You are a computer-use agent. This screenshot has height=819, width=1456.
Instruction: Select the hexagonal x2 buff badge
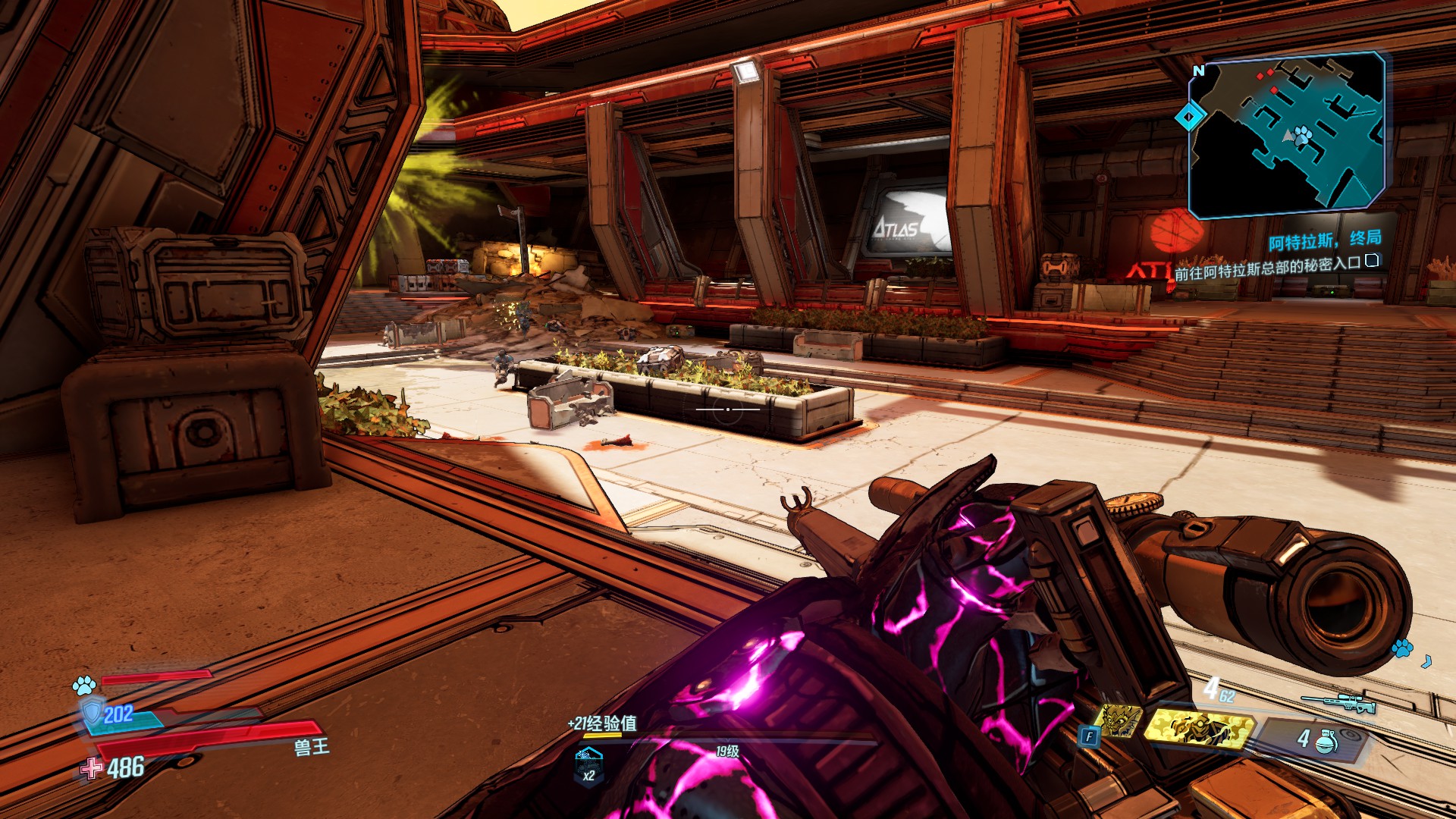point(588,764)
